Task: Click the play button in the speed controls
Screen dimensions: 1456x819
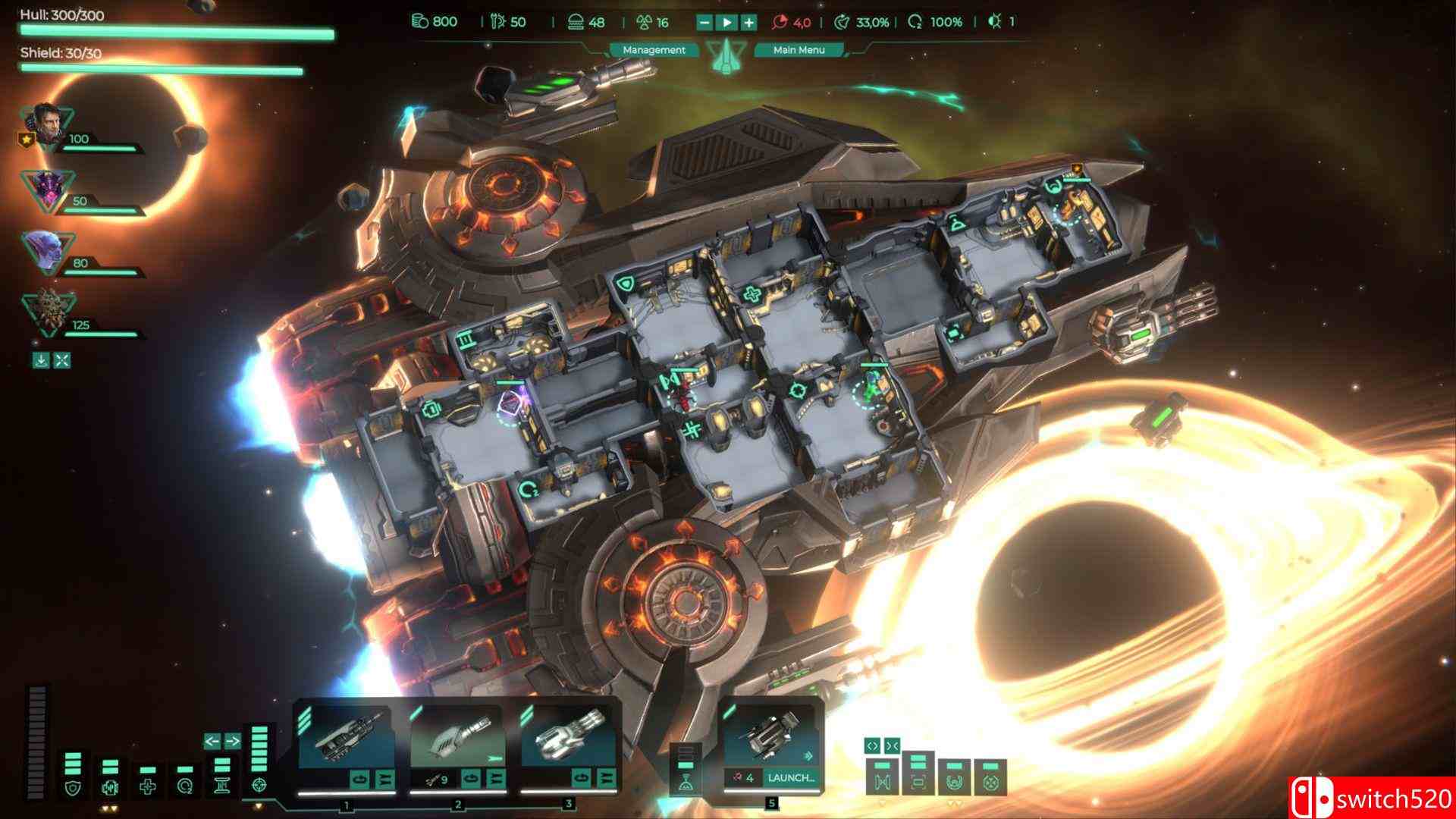Action: [x=726, y=22]
